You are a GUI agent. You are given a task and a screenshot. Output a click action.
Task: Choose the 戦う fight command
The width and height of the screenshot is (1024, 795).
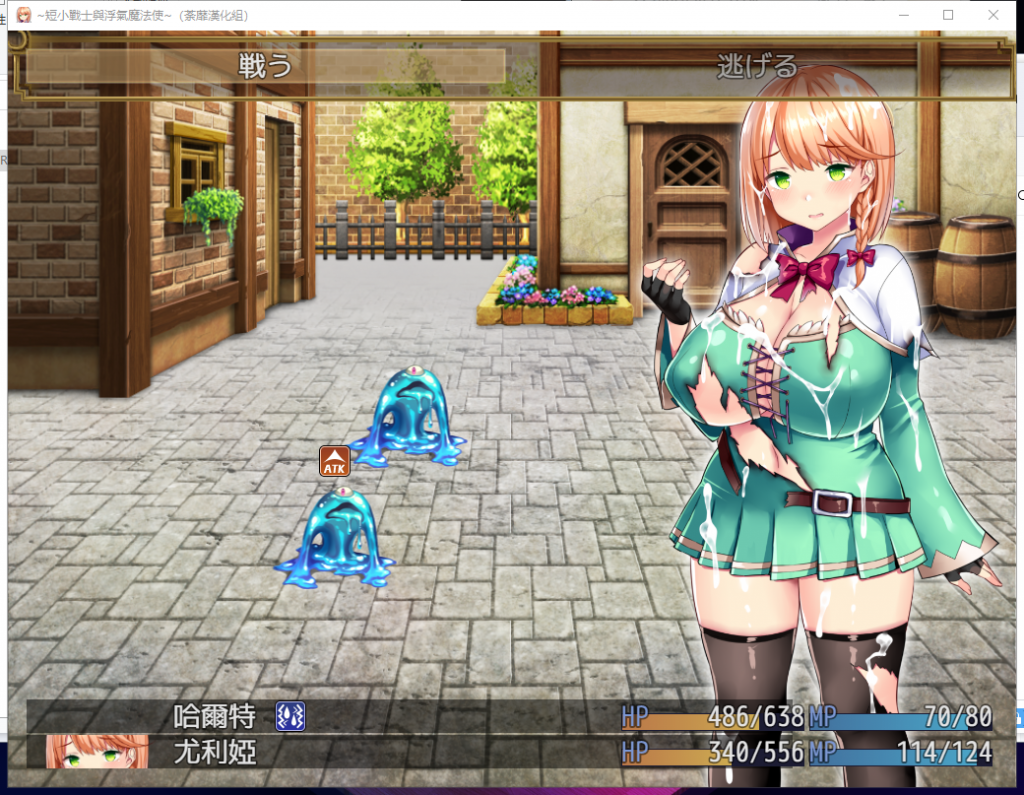click(265, 67)
